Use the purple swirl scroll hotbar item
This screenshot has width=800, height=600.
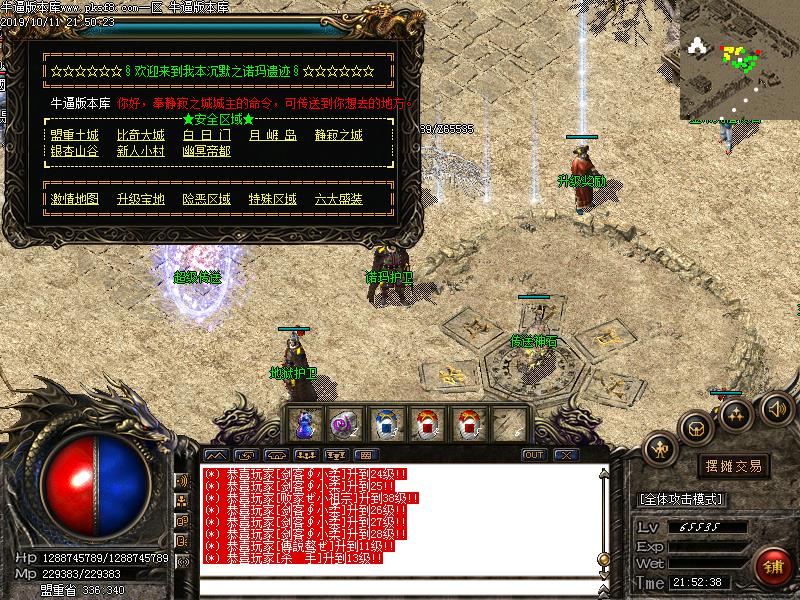[345, 424]
